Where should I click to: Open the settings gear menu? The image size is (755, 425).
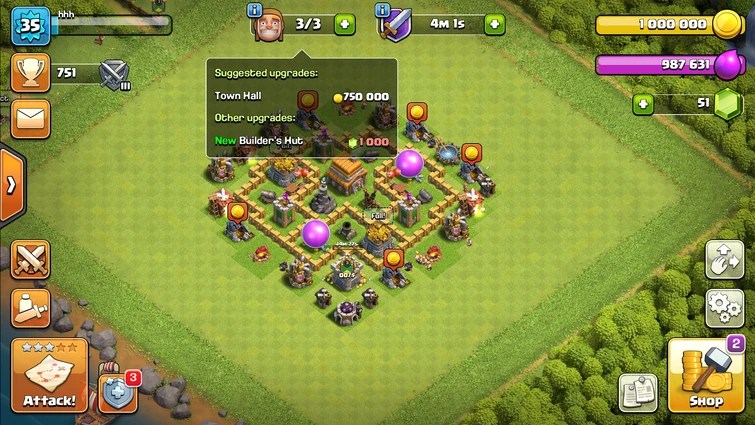[724, 308]
